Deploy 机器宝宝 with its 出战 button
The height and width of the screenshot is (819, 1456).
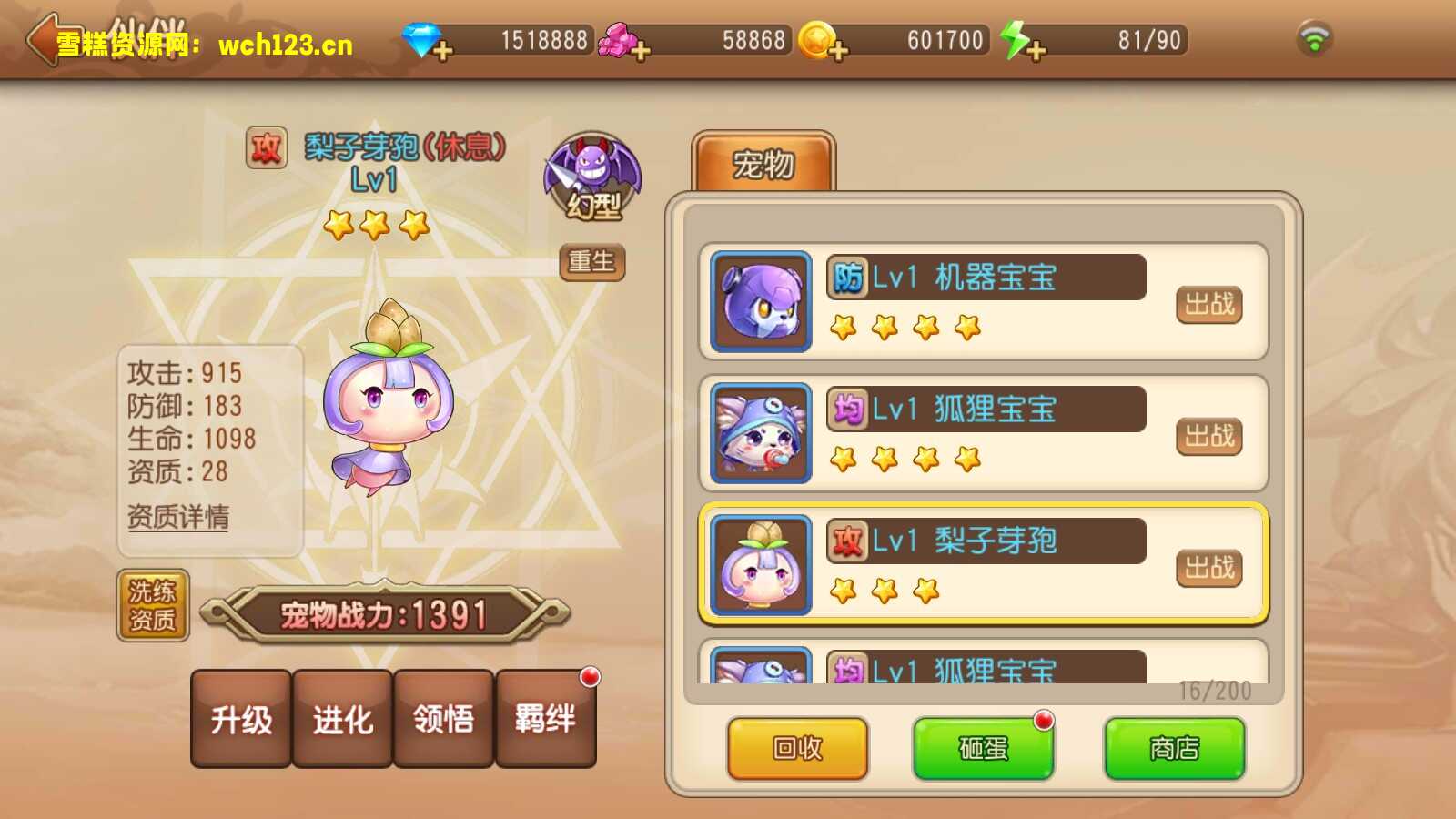pyautogui.click(x=1208, y=304)
